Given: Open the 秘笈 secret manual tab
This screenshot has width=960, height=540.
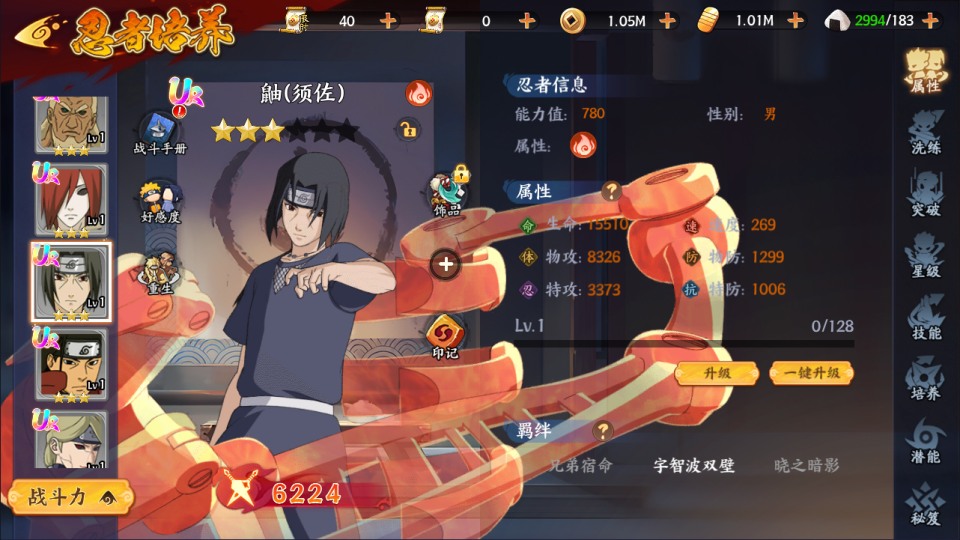Looking at the screenshot, I should pyautogui.click(x=924, y=504).
